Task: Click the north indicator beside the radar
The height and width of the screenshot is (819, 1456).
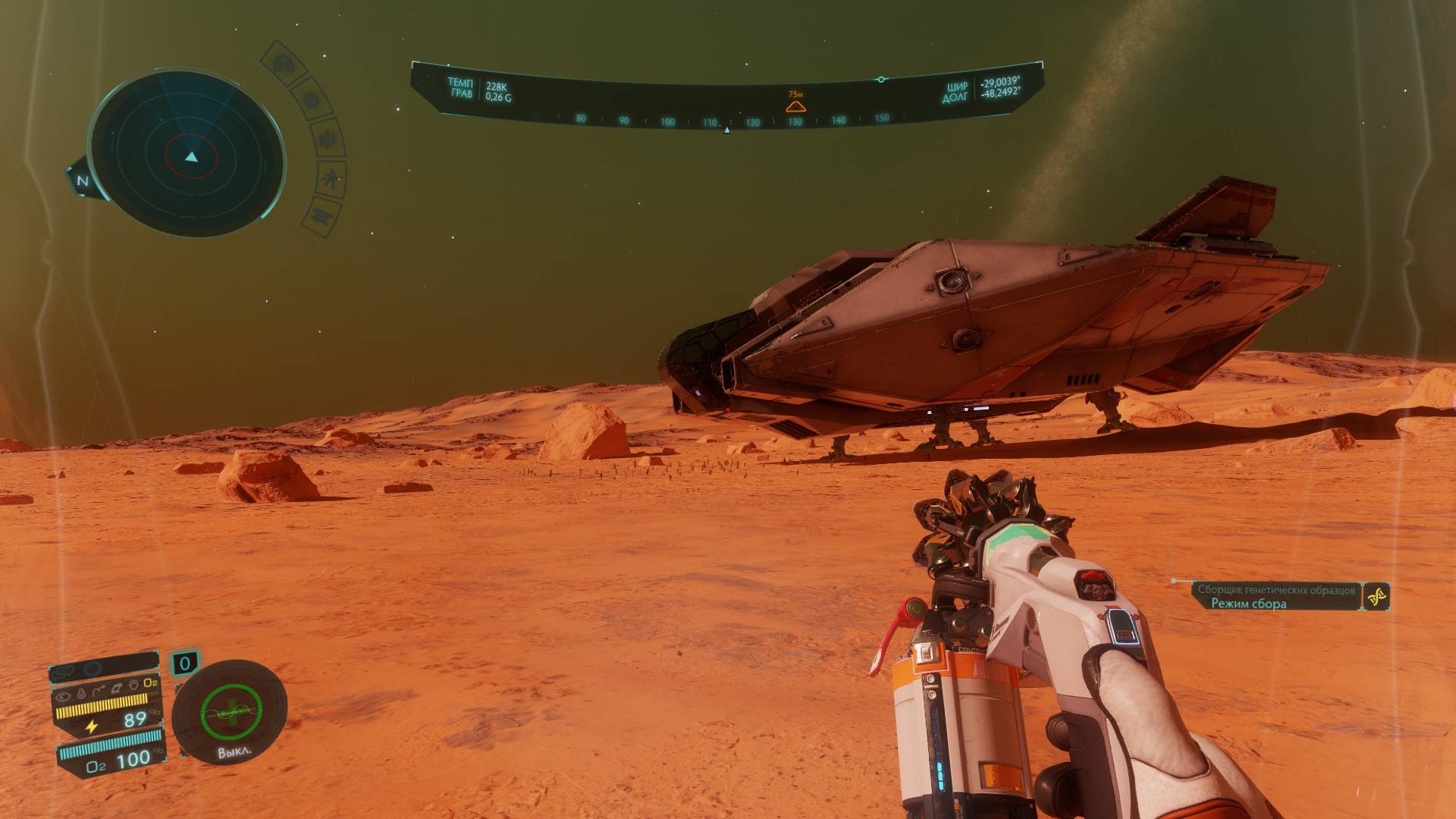Action: pos(82,181)
